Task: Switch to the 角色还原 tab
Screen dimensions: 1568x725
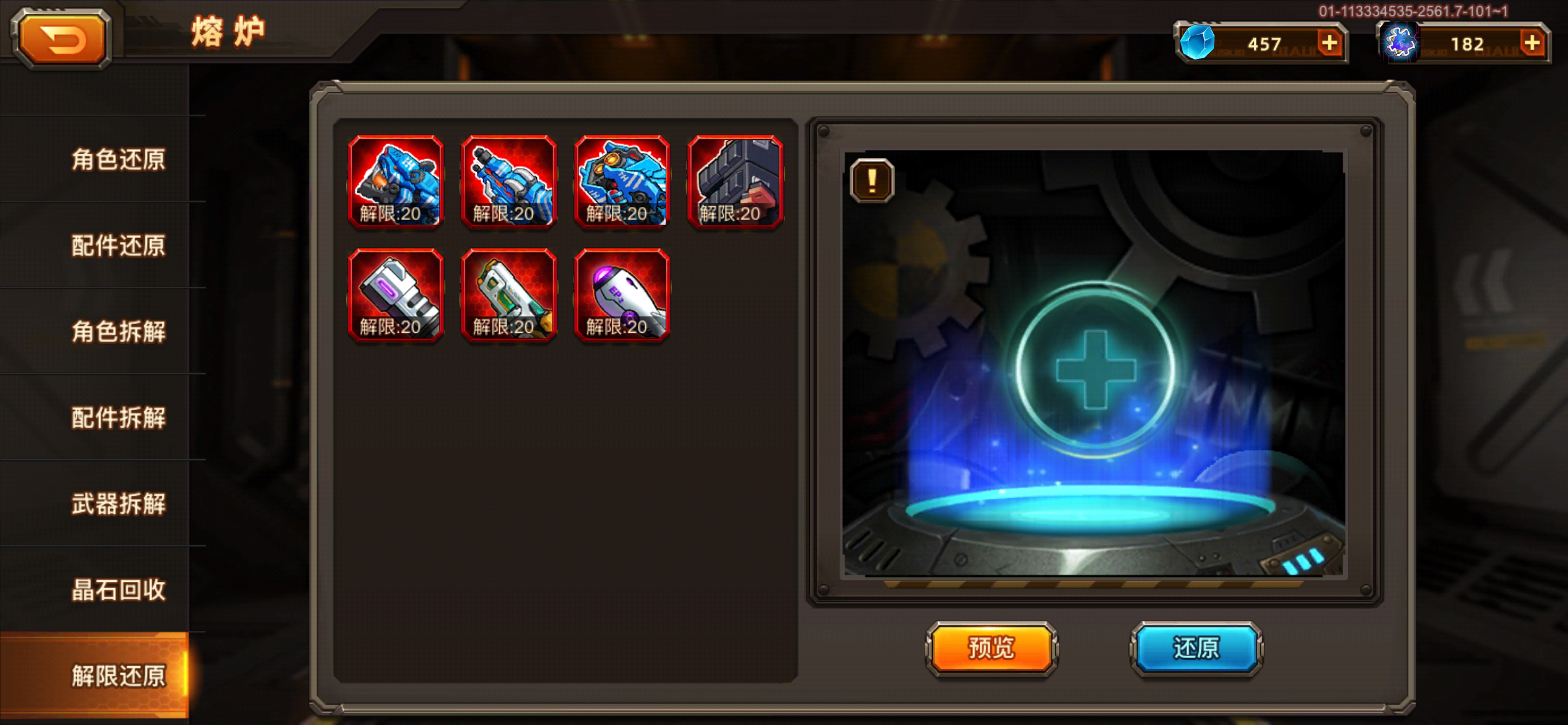Action: pos(118,159)
